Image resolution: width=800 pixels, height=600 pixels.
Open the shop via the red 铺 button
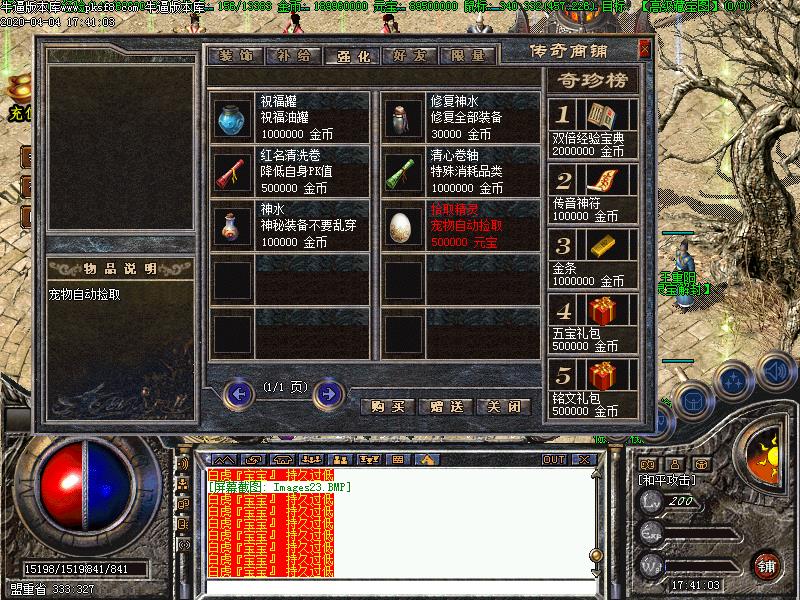click(x=767, y=566)
